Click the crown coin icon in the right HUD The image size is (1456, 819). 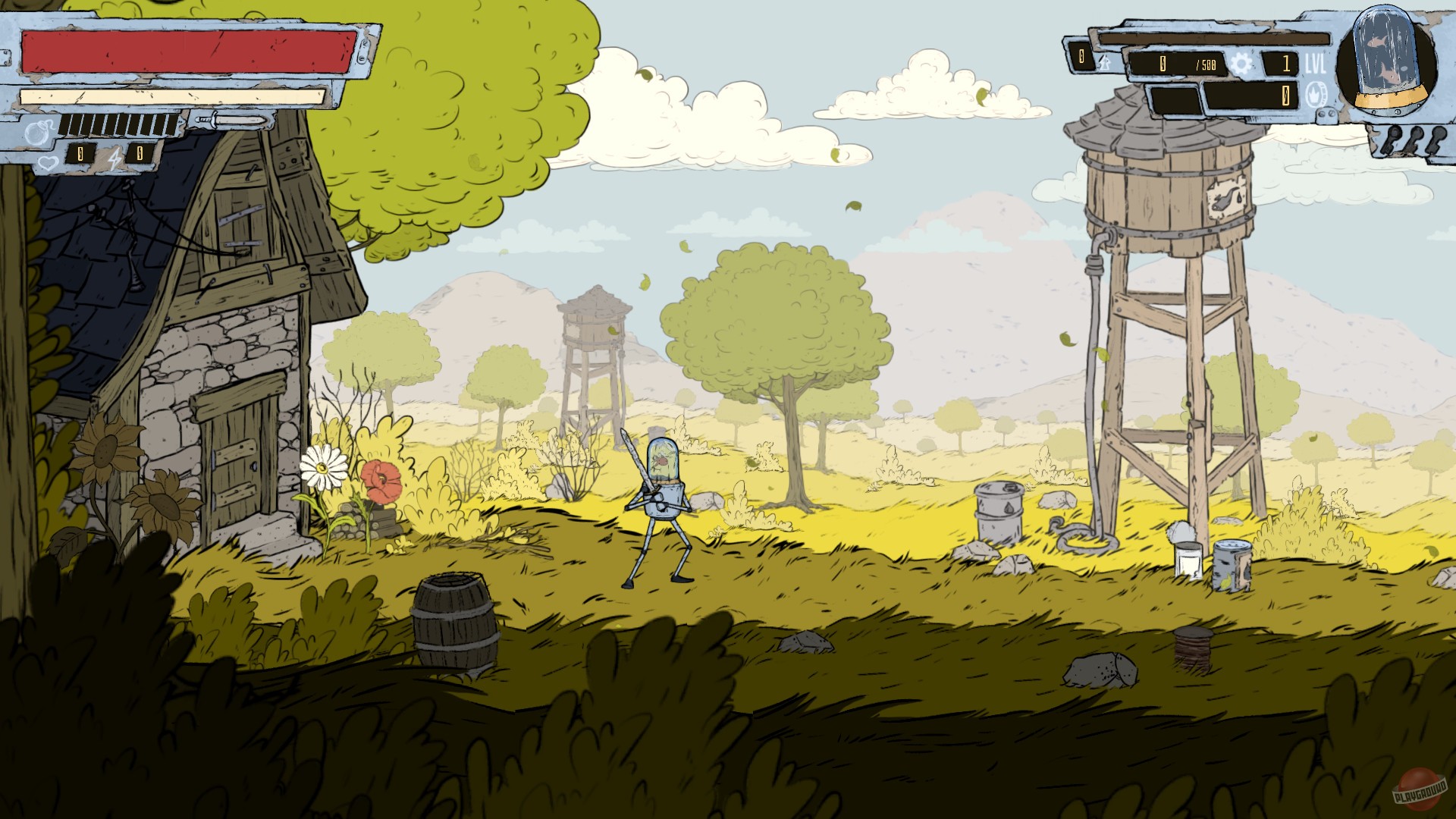click(1316, 95)
